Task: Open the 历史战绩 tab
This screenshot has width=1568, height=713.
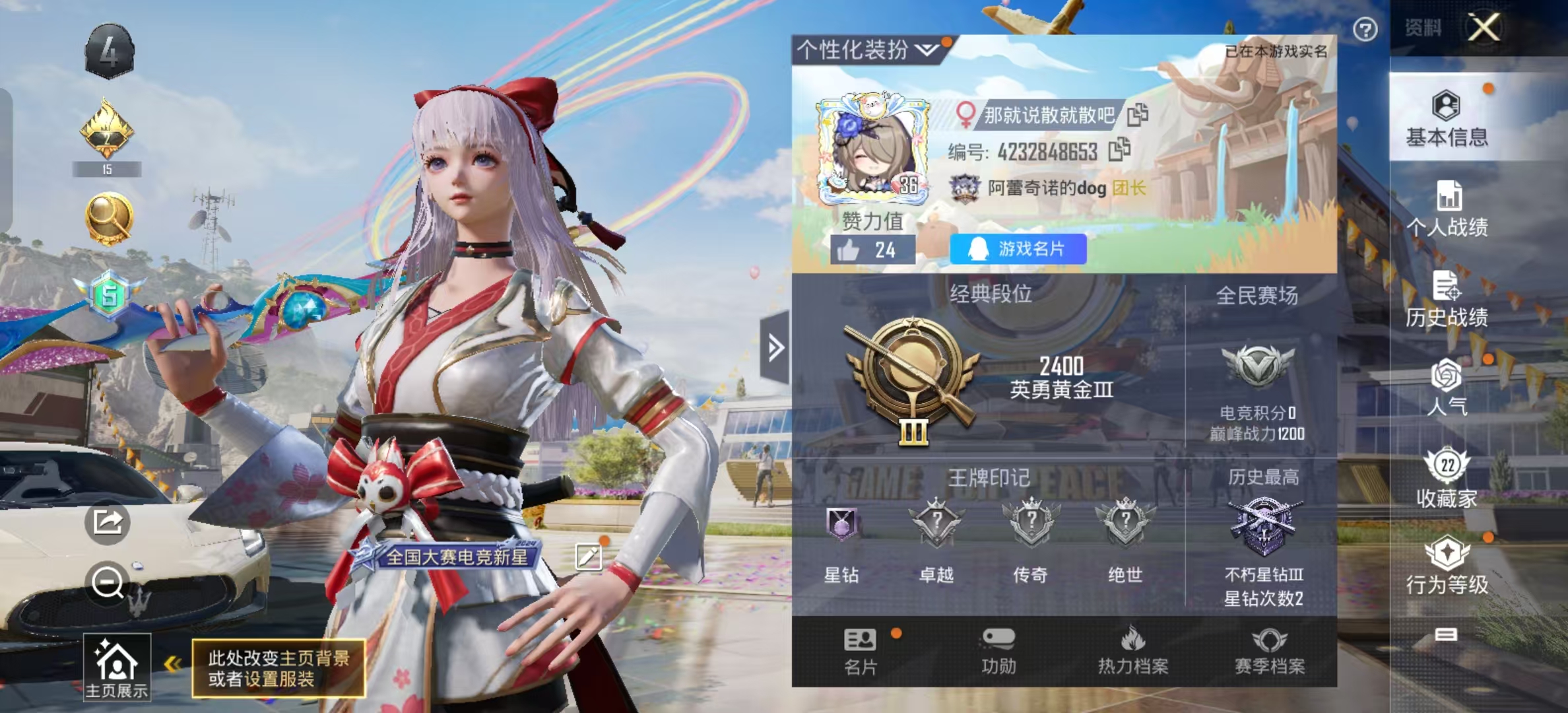Action: (1447, 299)
